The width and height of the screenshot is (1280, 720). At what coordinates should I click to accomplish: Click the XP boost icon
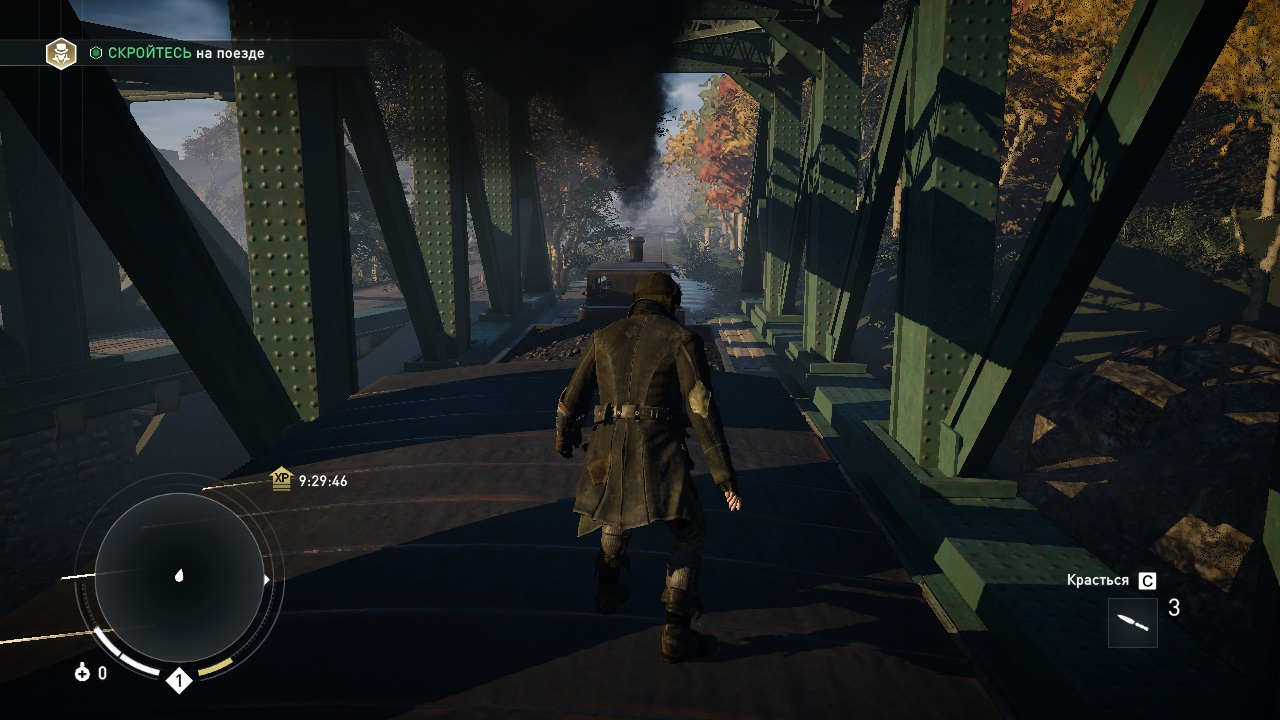pyautogui.click(x=281, y=481)
